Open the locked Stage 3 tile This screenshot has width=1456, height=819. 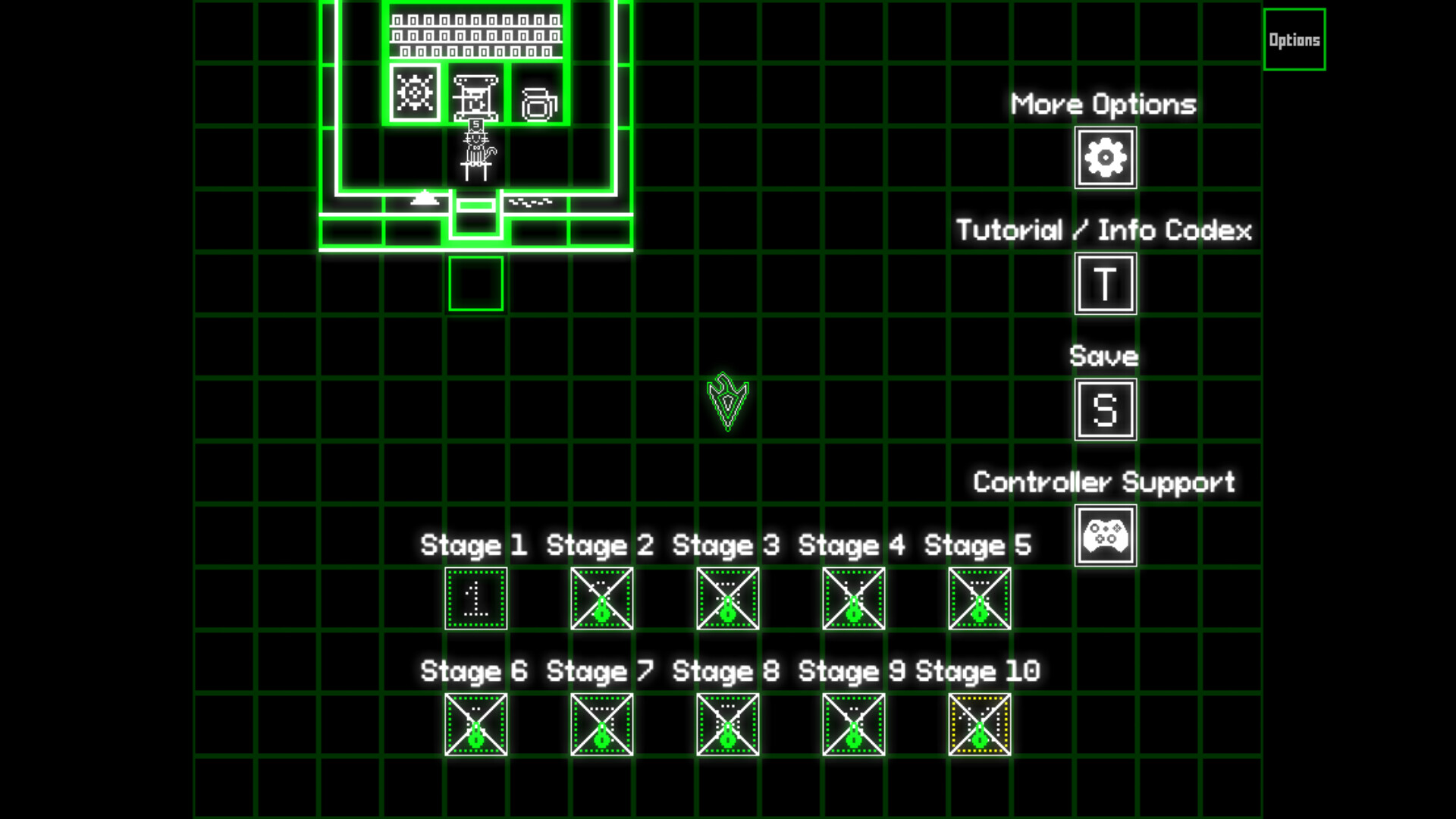(726, 598)
